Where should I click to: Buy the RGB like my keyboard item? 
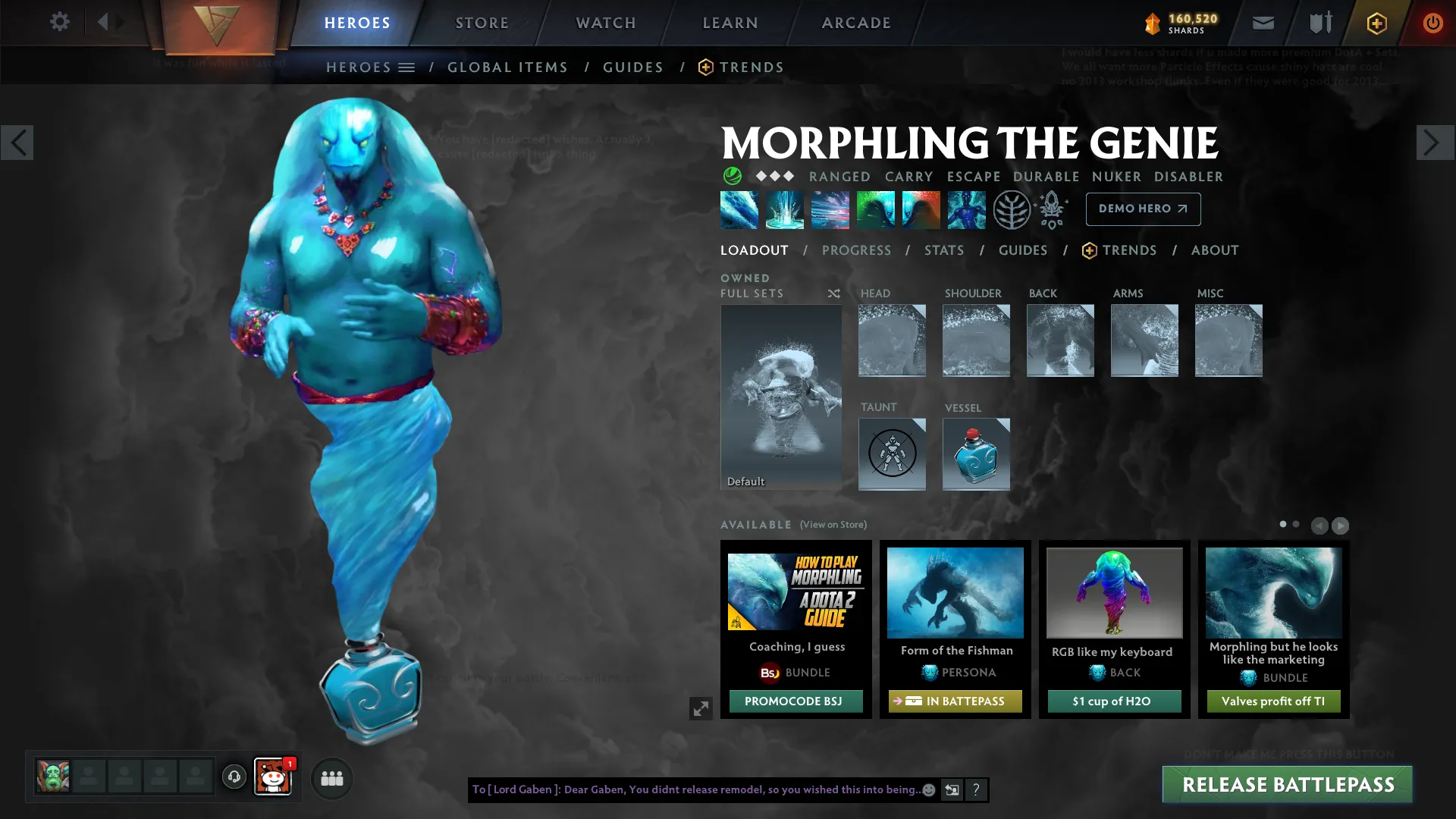[x=1114, y=701]
